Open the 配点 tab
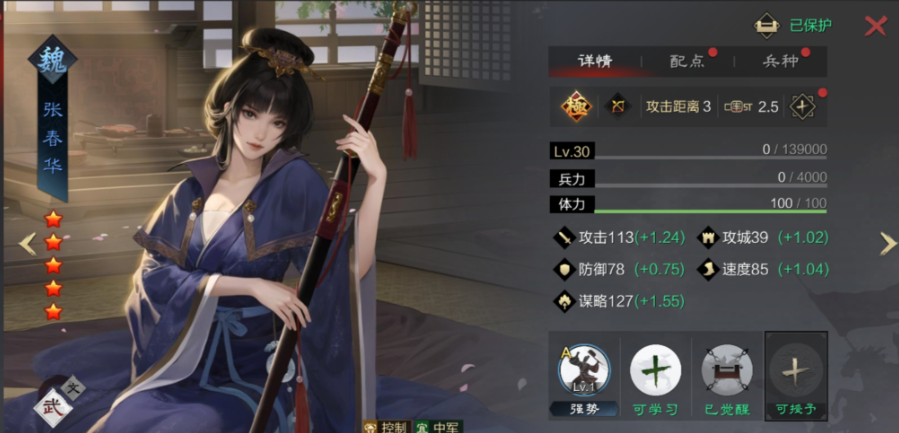This screenshot has height=433, width=899. coord(687,61)
